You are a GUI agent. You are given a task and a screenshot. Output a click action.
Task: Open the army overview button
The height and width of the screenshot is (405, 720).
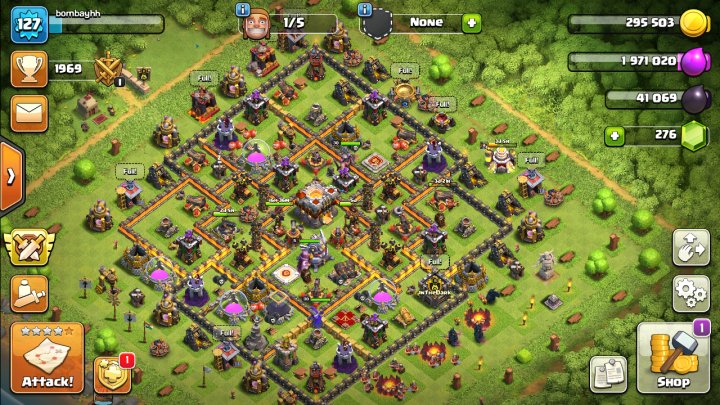(x=28, y=294)
